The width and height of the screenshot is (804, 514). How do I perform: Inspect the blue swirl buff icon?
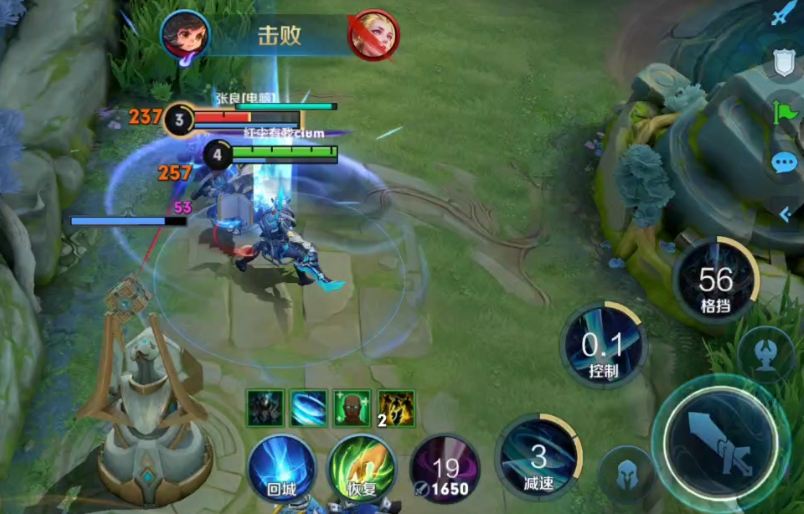tap(309, 408)
